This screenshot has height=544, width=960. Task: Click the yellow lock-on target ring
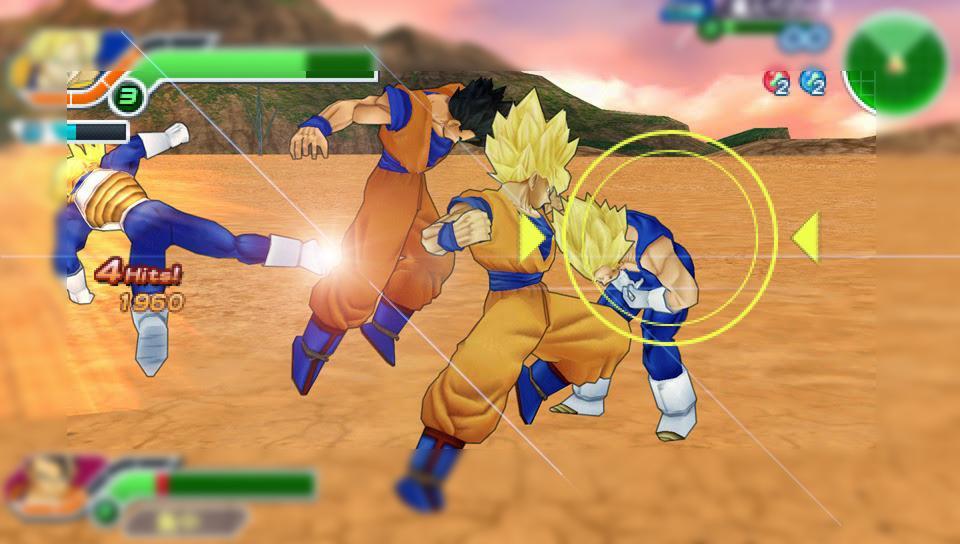click(668, 235)
